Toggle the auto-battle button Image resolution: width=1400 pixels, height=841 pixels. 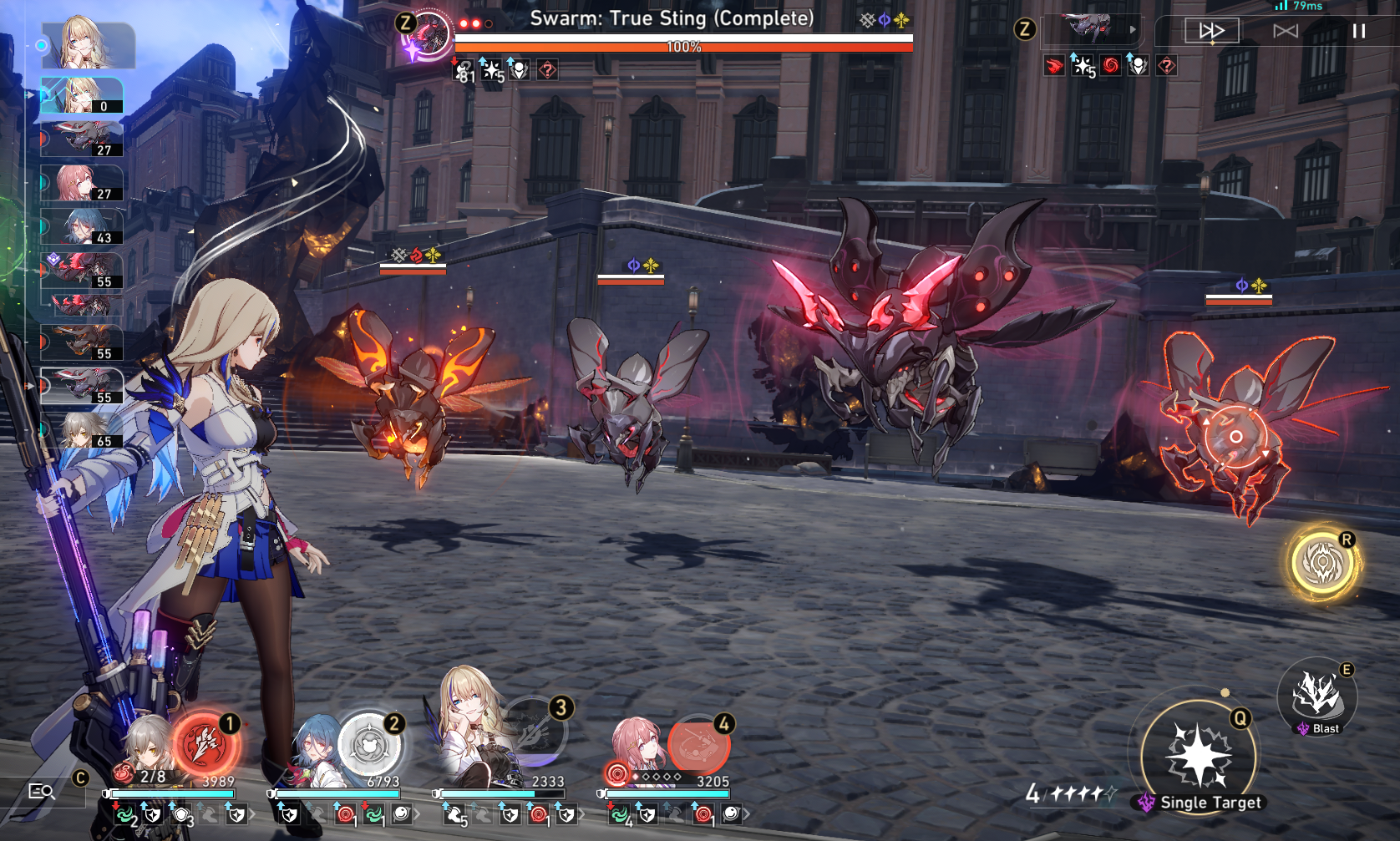coord(1285,31)
